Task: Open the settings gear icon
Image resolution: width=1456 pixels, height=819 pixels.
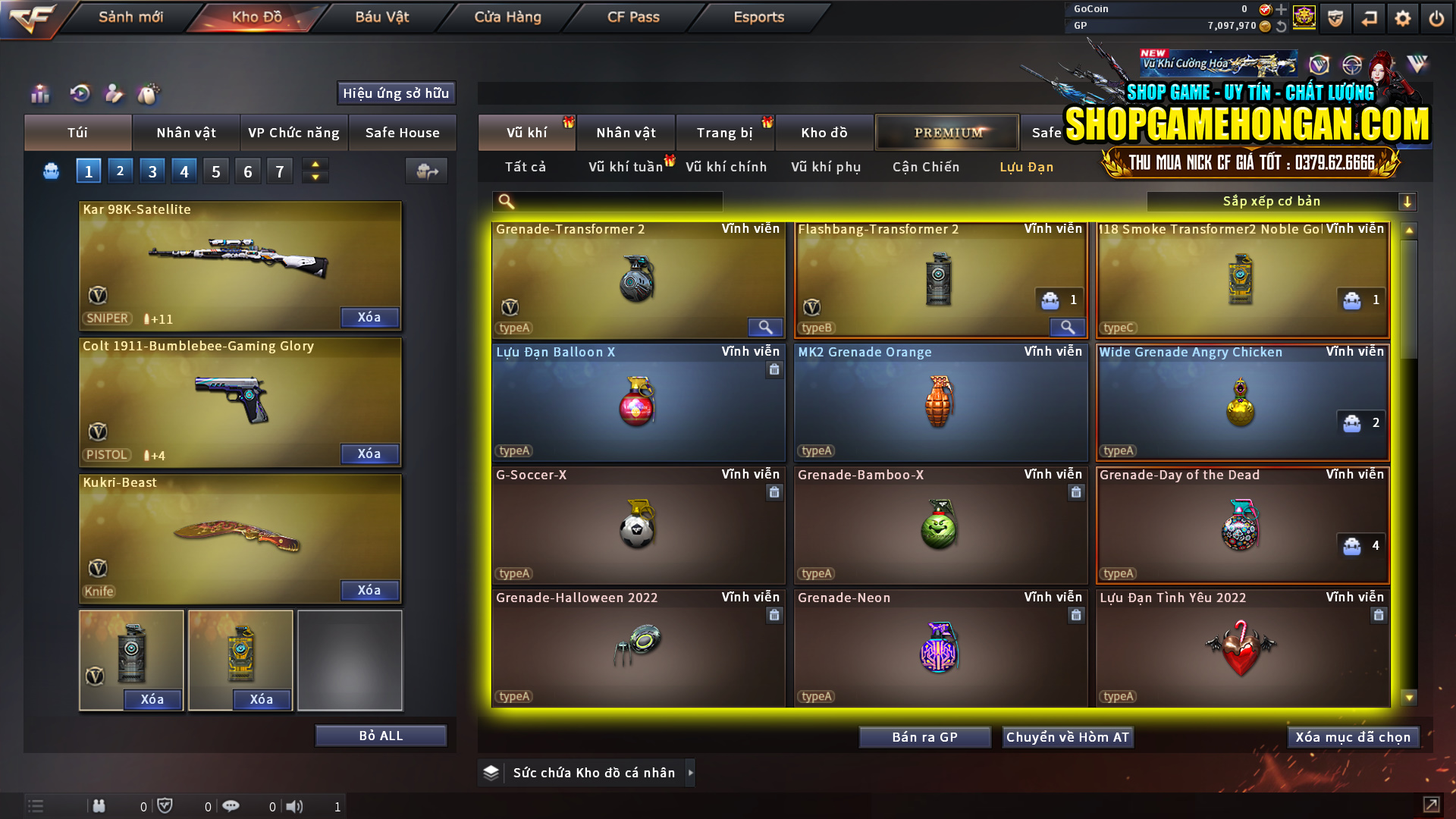Action: pyautogui.click(x=1402, y=17)
